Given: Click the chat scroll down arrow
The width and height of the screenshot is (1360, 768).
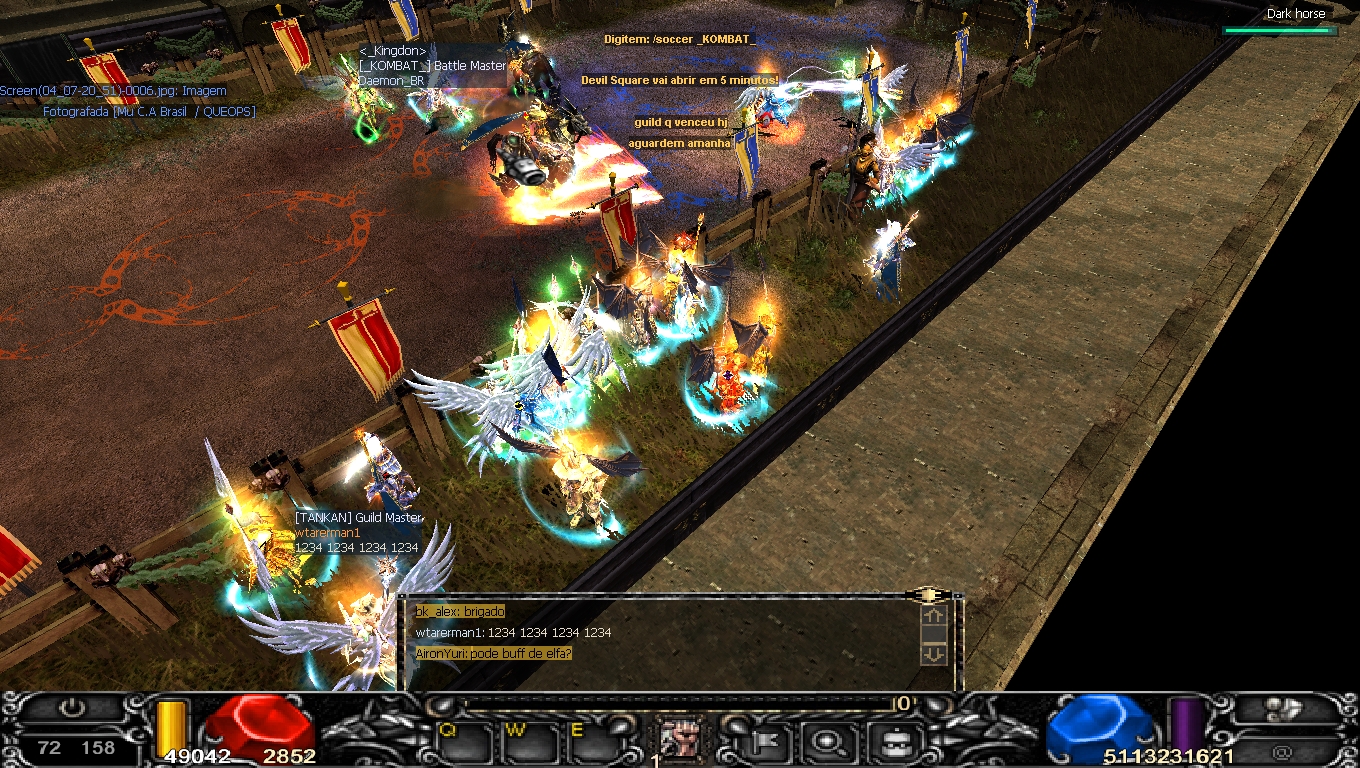Looking at the screenshot, I should pos(933,654).
